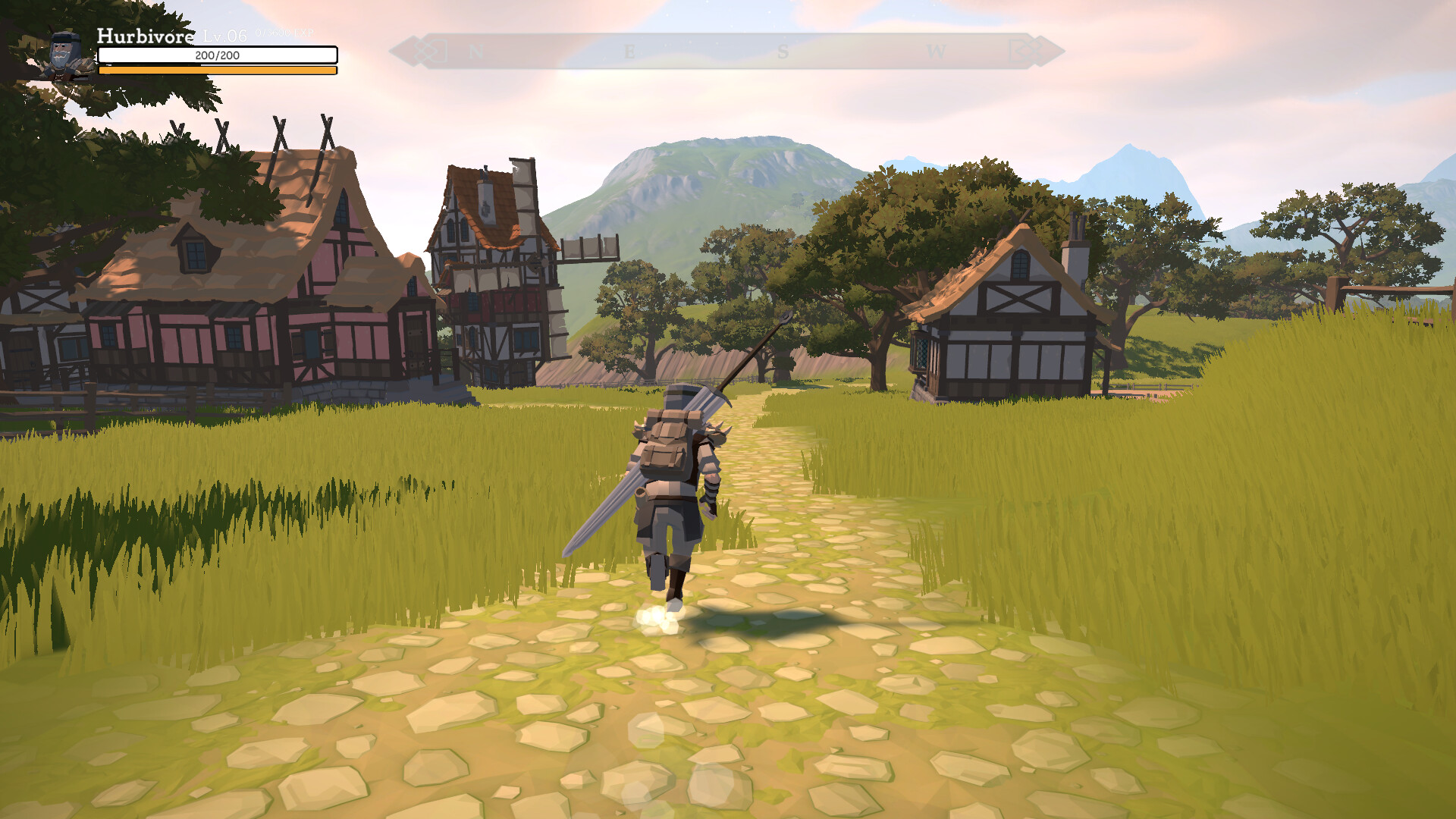This screenshot has width=1456, height=819.
Task: Select the N marker on the compass bar
Action: 475,49
